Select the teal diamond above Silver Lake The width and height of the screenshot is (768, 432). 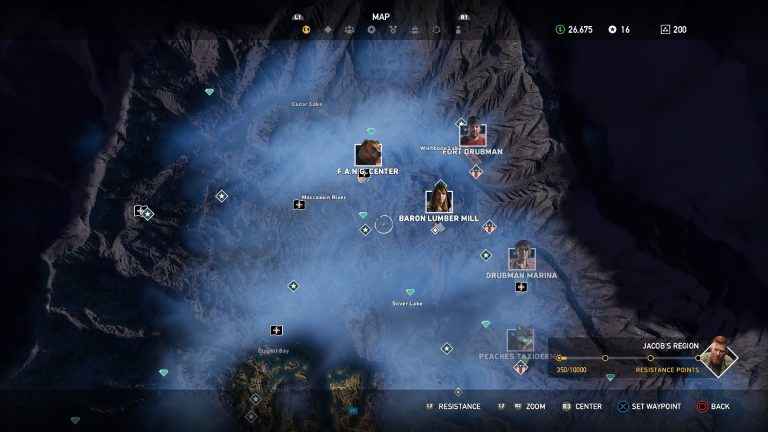click(x=409, y=291)
